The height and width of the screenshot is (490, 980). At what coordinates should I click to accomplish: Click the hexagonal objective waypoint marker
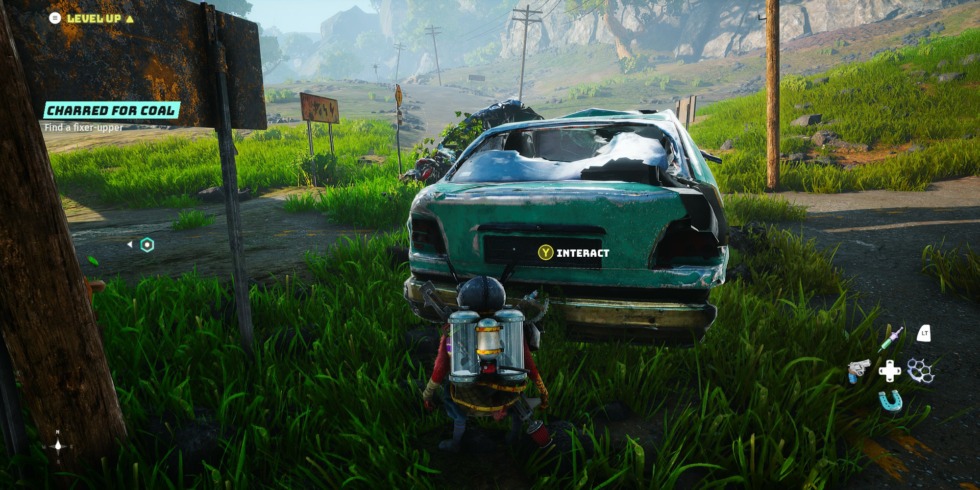coord(147,244)
